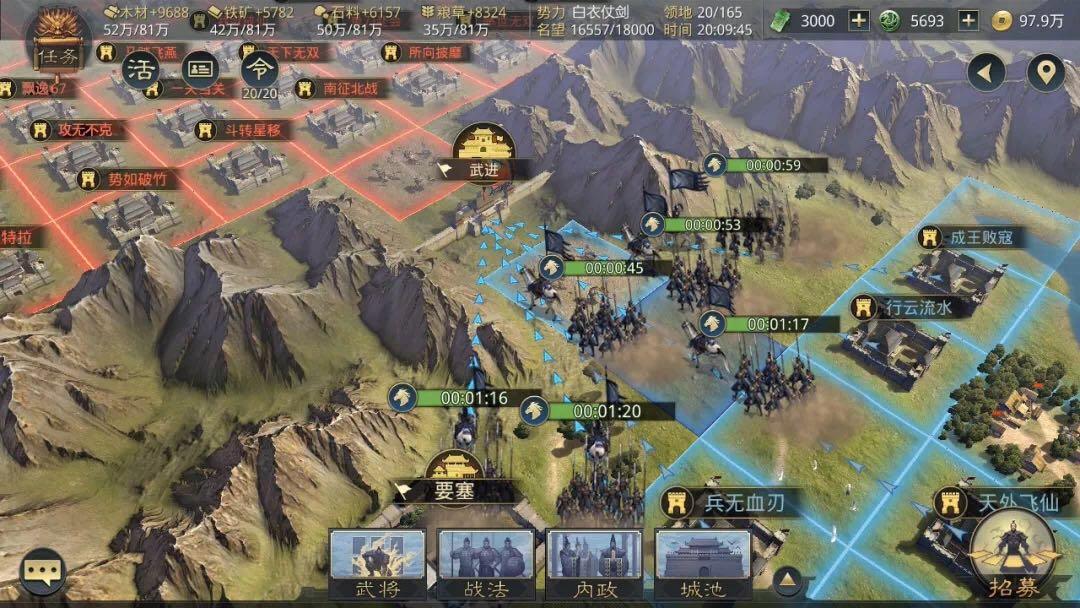Collapse panel with the left arrow button
This screenshot has height=608, width=1080.
[x=987, y=72]
